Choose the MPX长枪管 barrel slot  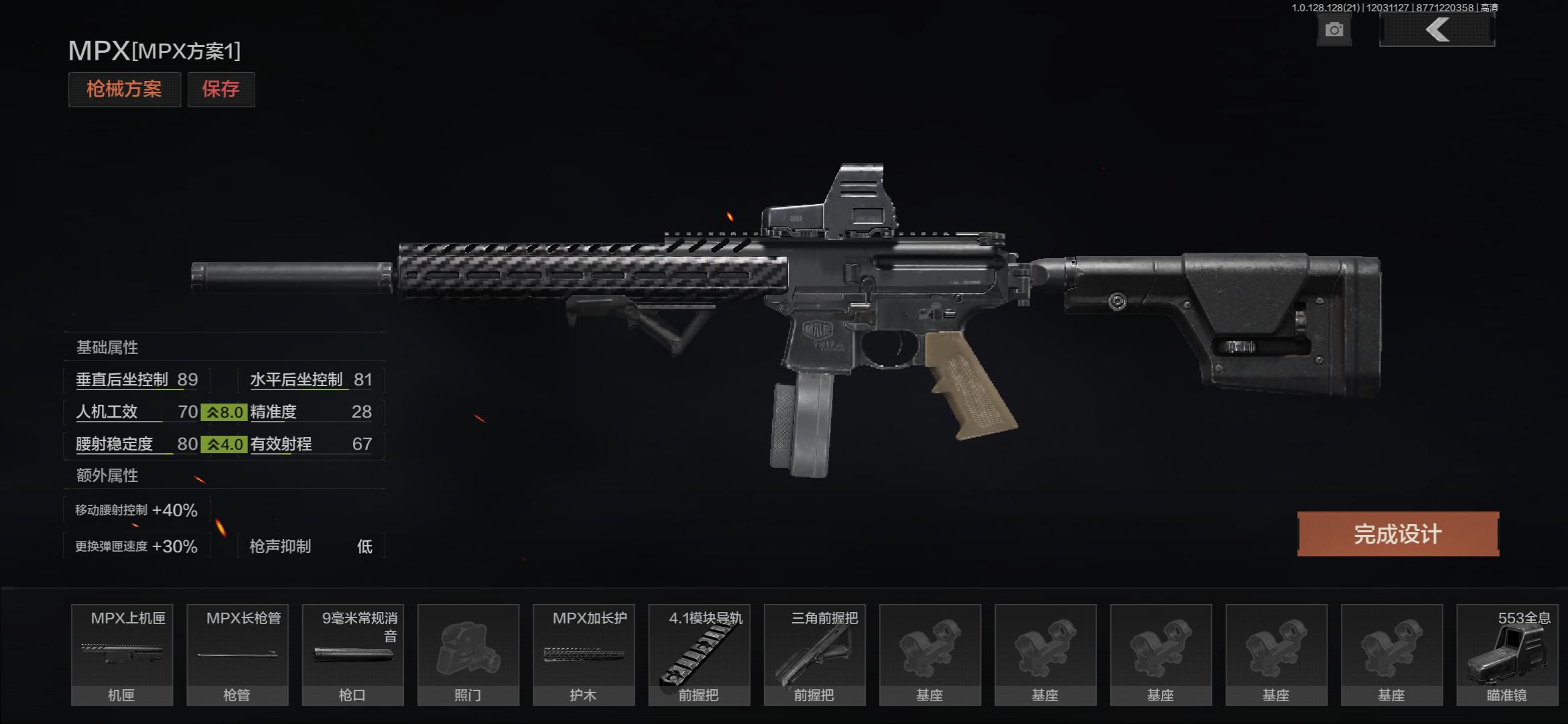point(237,654)
